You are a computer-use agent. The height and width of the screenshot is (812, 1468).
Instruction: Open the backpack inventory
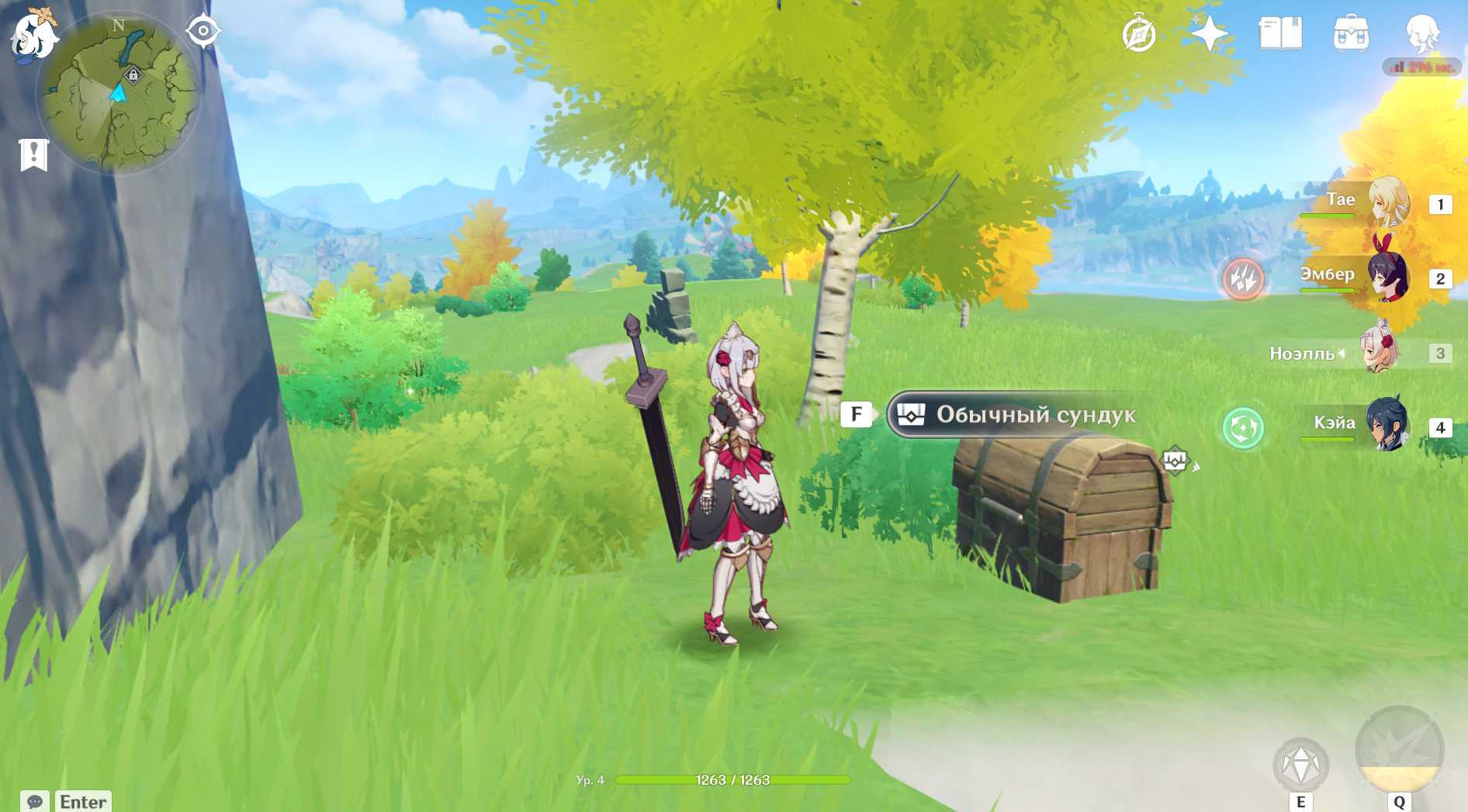(1351, 34)
